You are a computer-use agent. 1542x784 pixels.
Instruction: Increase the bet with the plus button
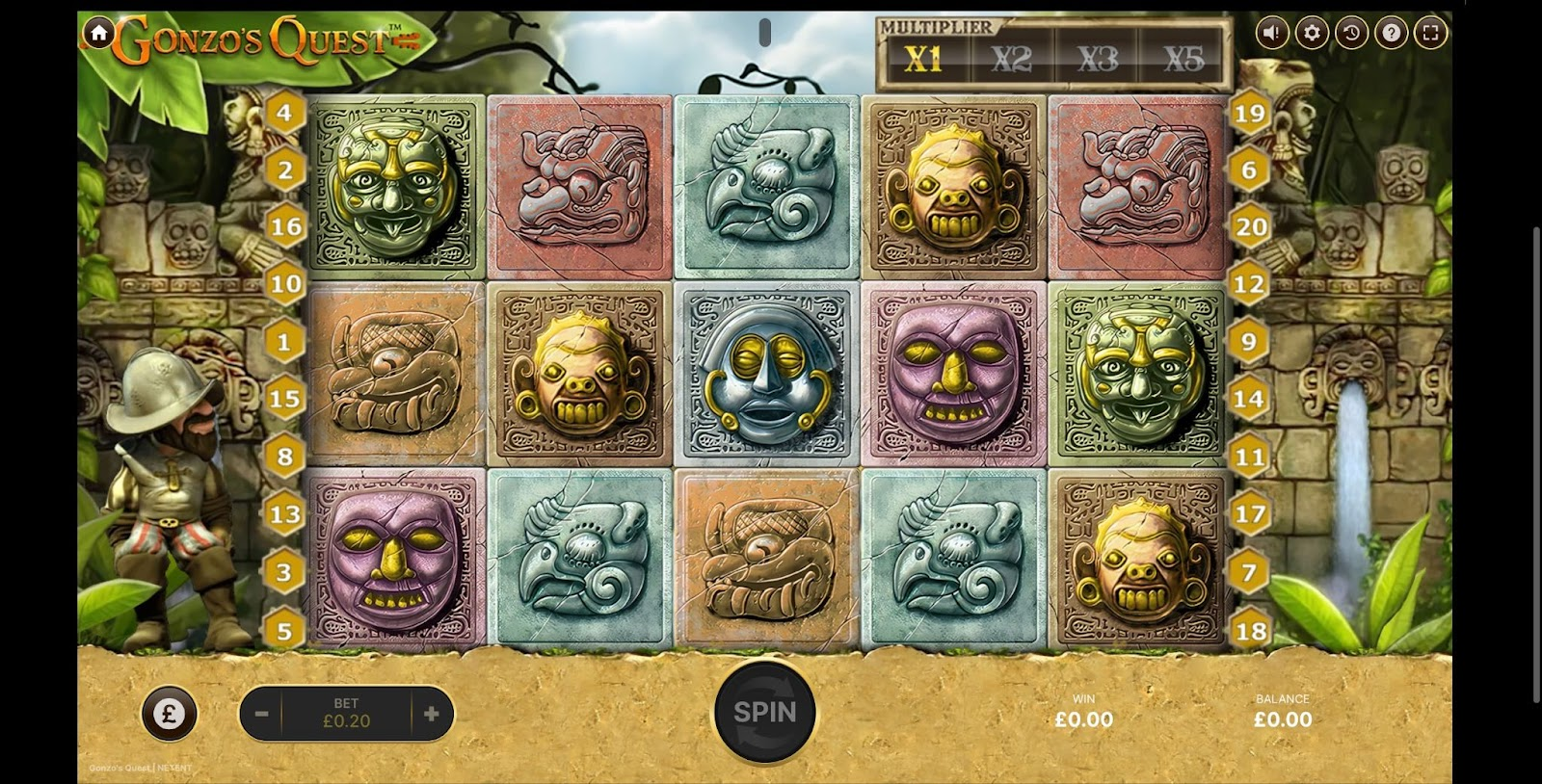click(432, 714)
